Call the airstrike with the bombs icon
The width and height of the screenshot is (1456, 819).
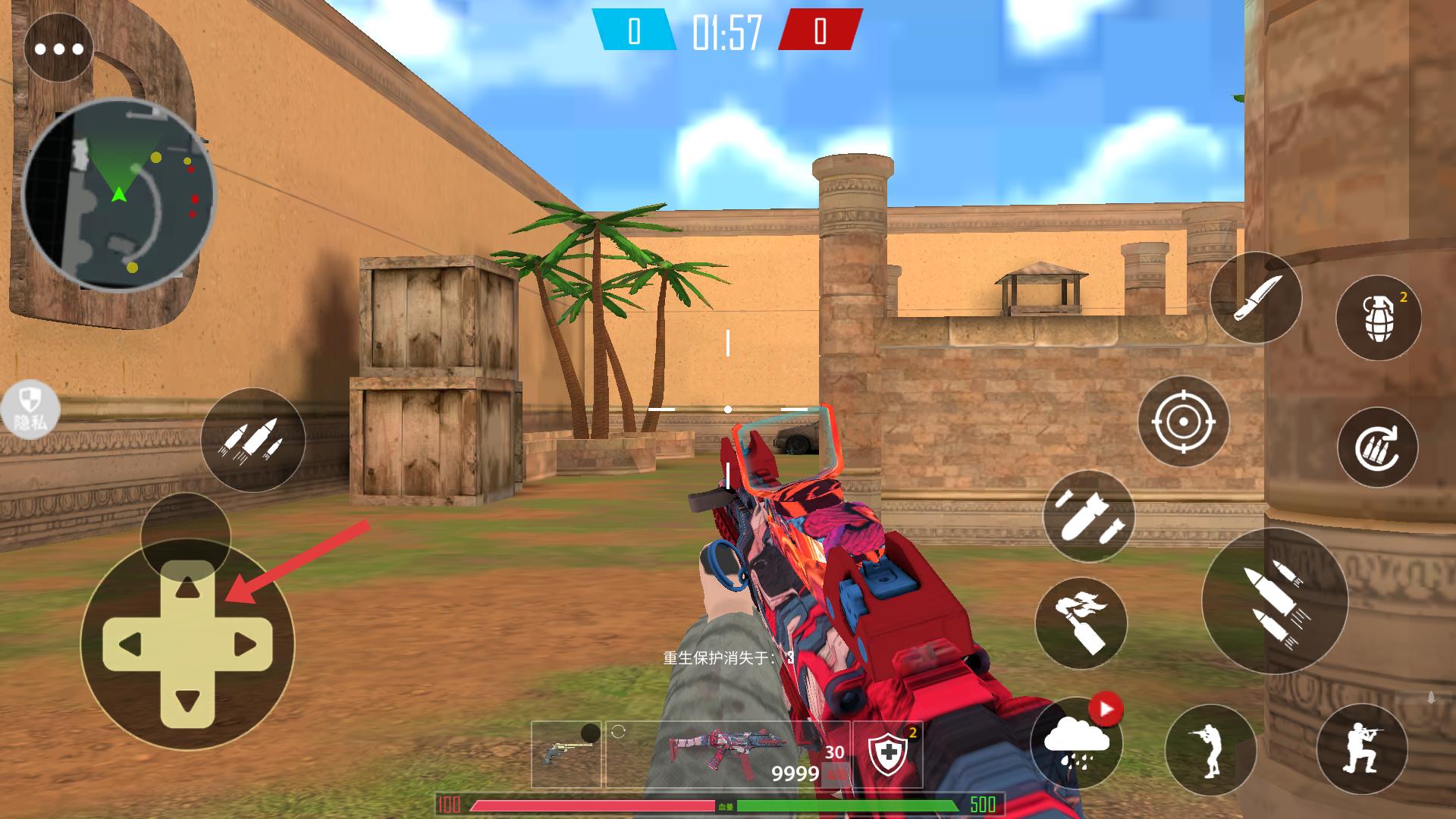[1088, 516]
